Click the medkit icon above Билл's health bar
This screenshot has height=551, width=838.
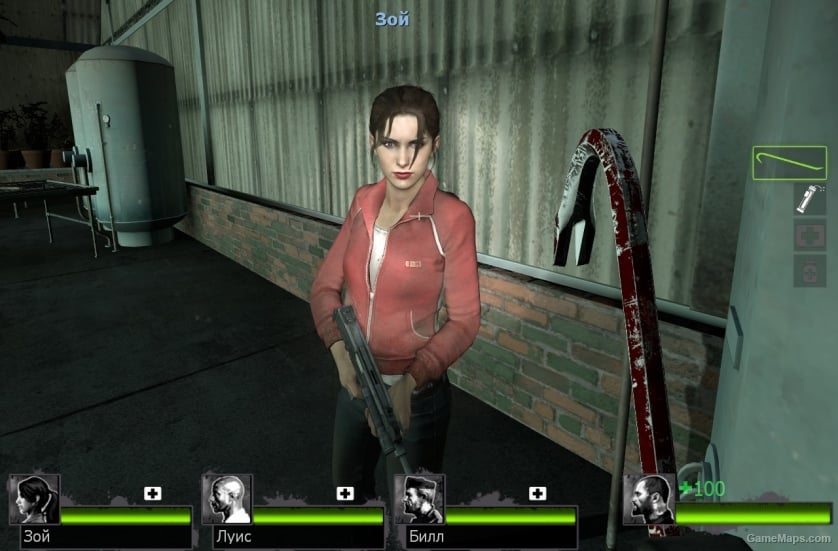point(537,493)
